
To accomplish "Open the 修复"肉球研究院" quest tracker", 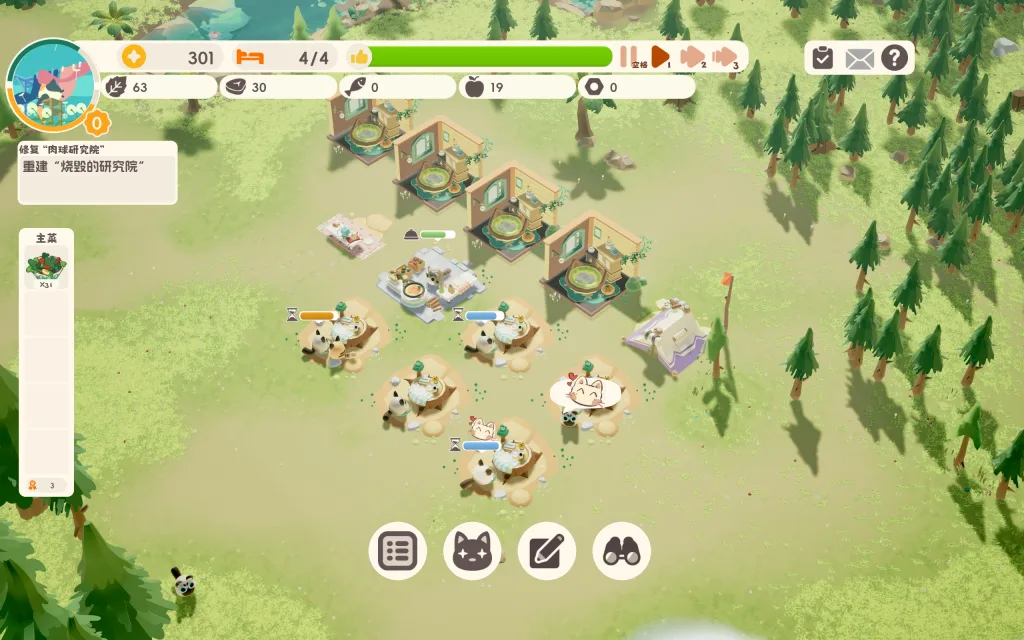I will tap(97, 172).
